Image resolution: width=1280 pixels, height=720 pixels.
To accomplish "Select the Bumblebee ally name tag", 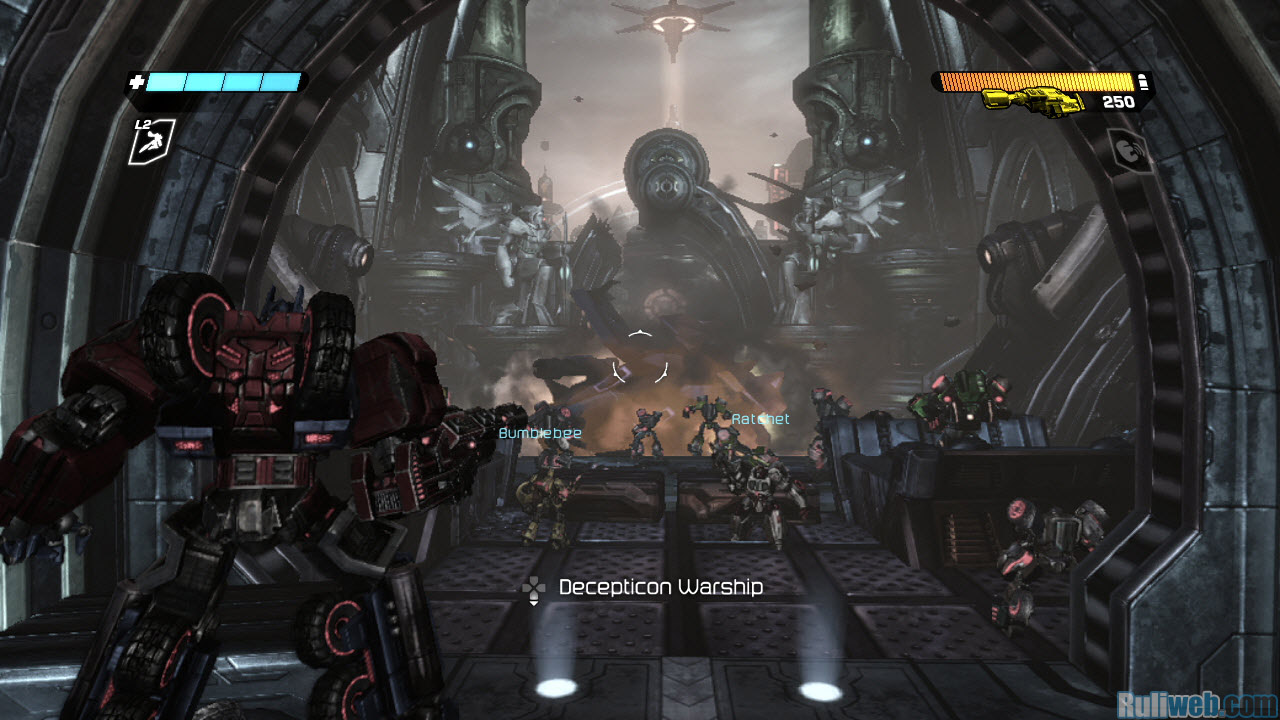I will (526, 433).
